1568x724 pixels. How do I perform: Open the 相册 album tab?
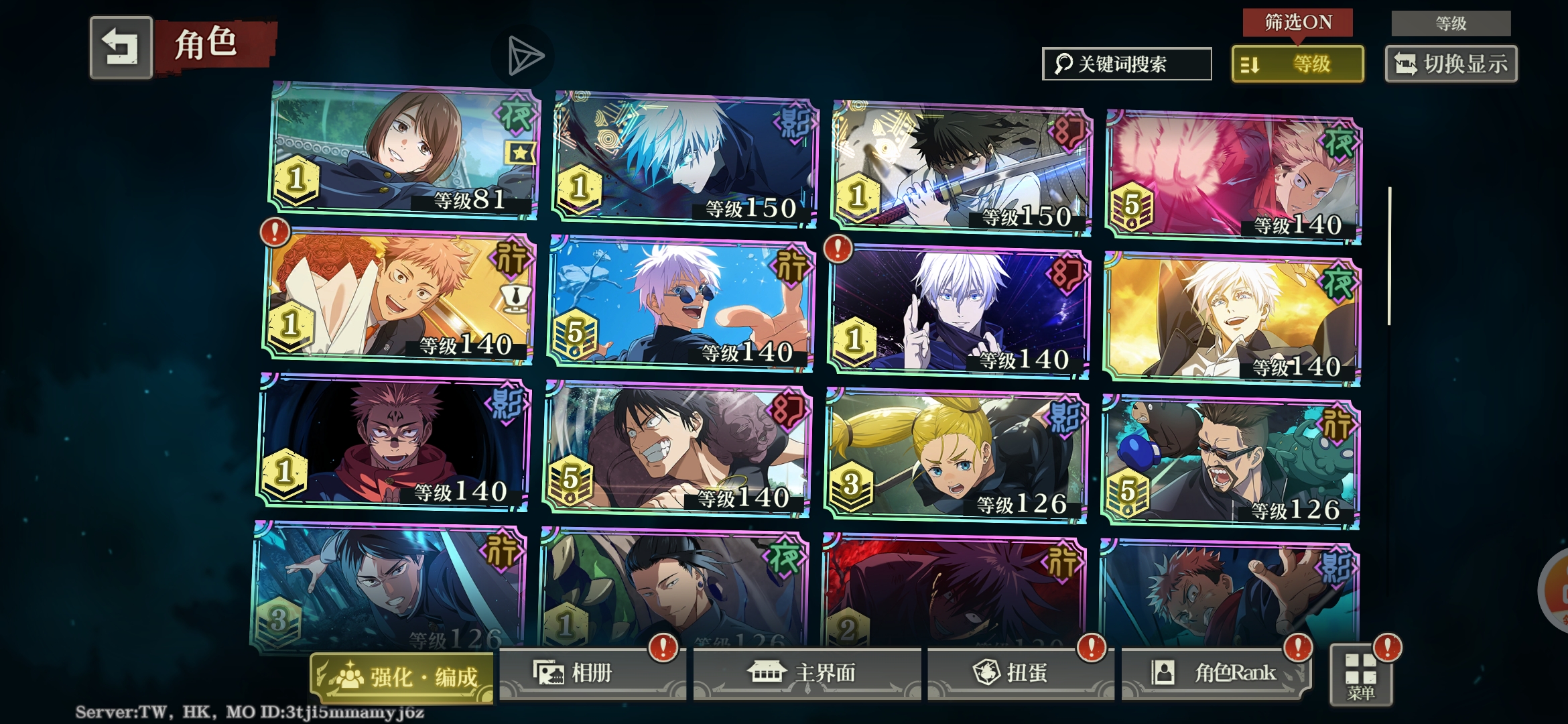[591, 673]
